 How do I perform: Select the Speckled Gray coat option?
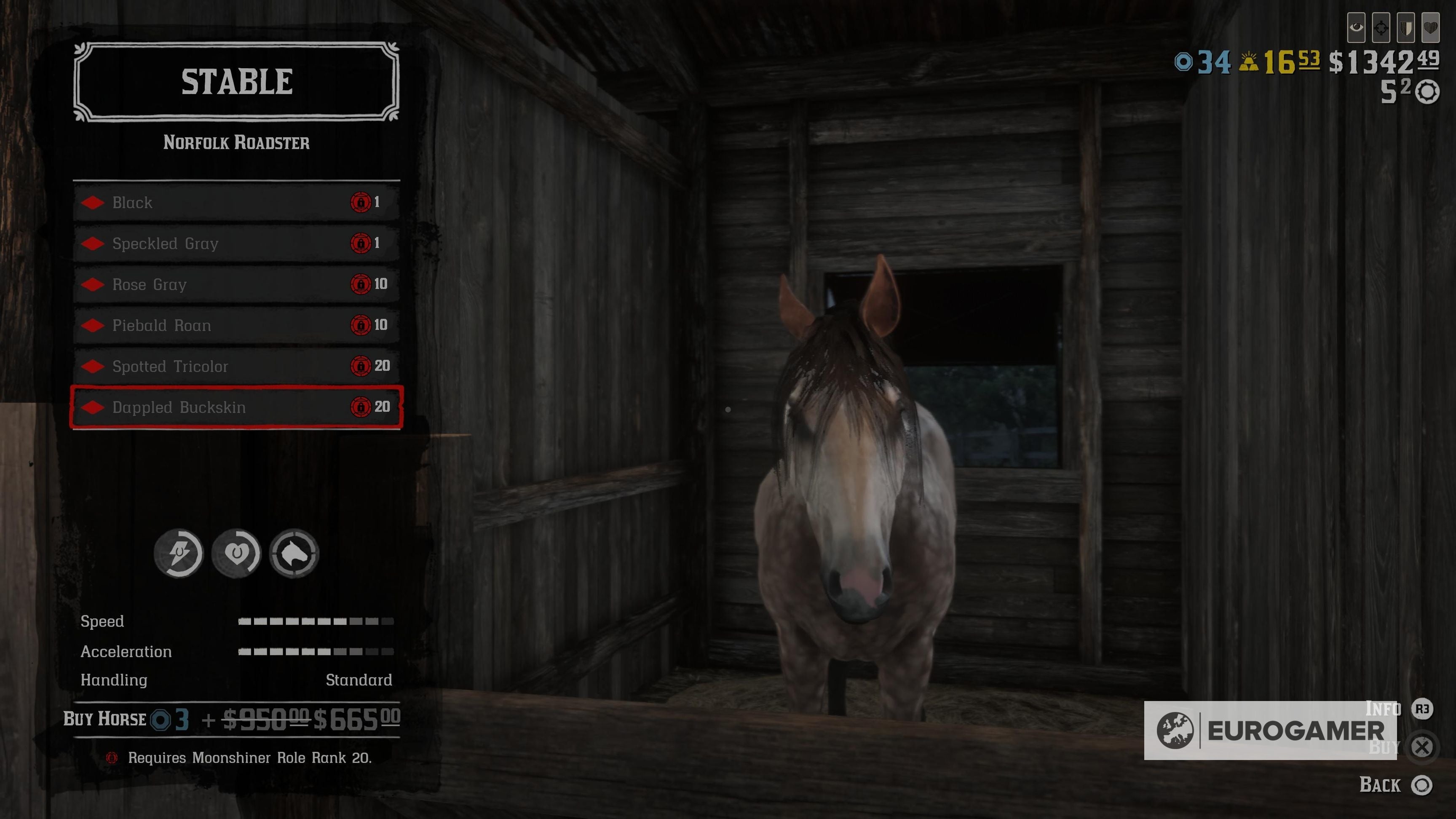226,244
